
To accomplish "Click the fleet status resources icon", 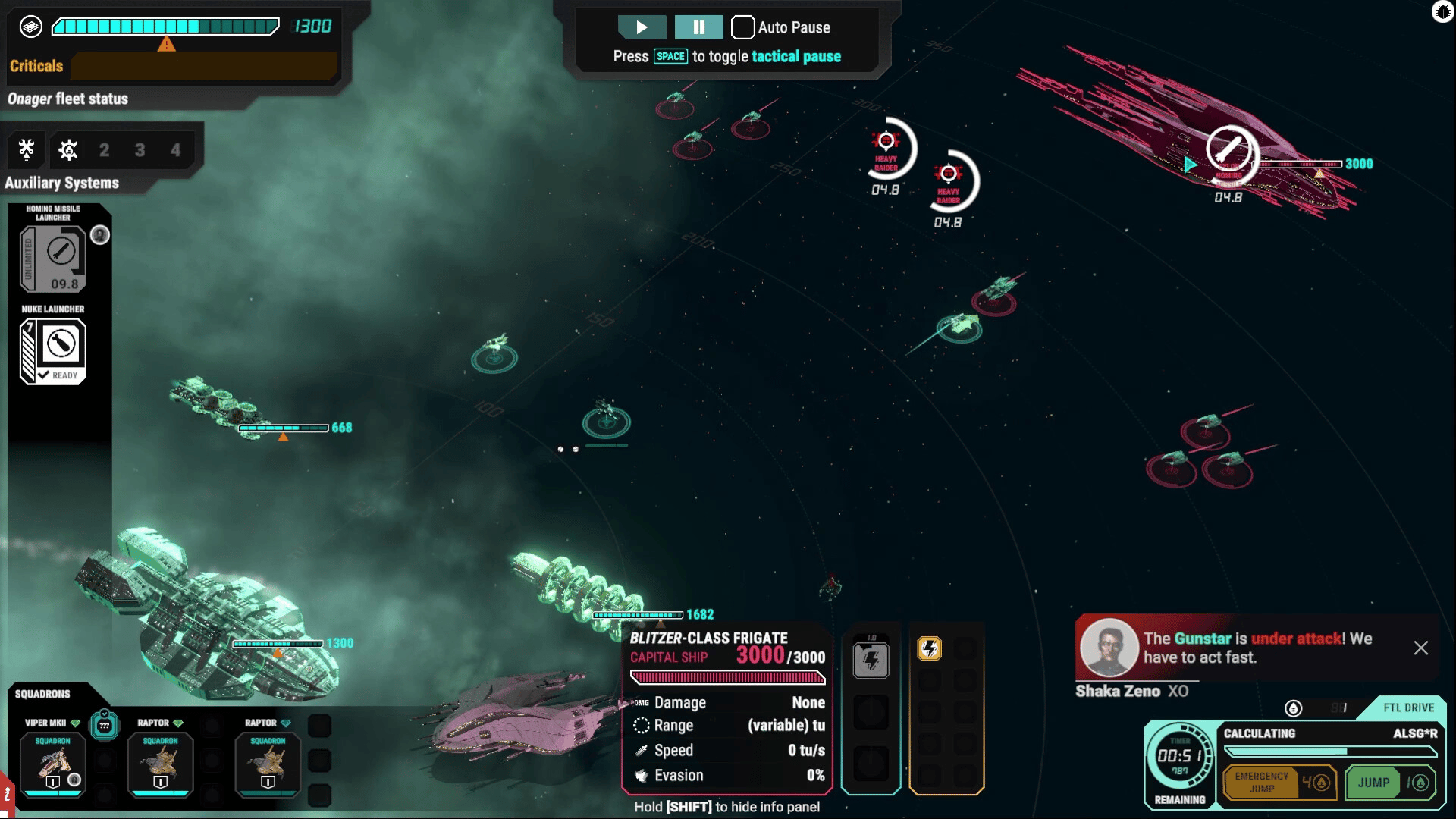I will [x=30, y=27].
